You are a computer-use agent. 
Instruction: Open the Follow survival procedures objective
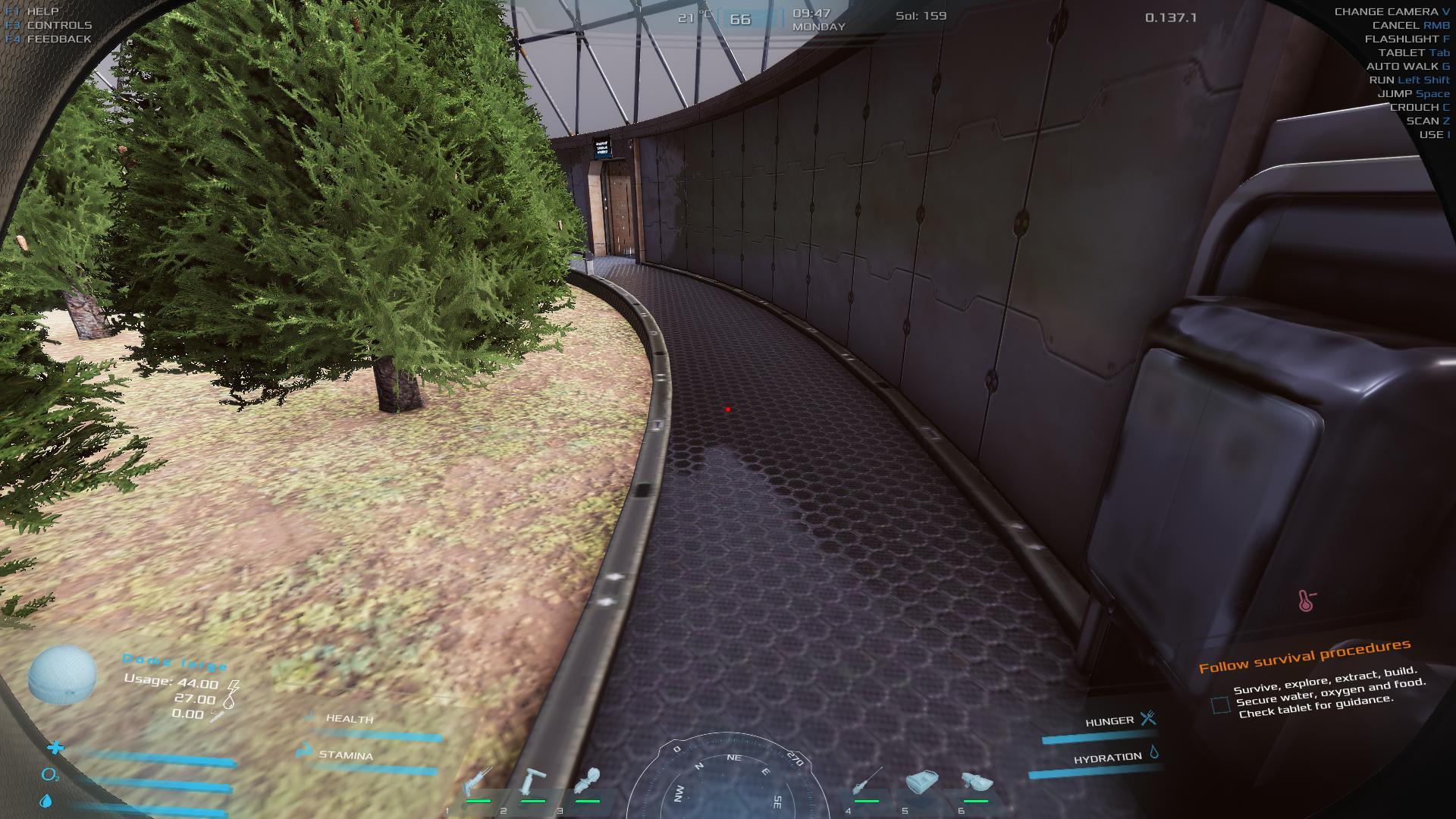click(1304, 656)
